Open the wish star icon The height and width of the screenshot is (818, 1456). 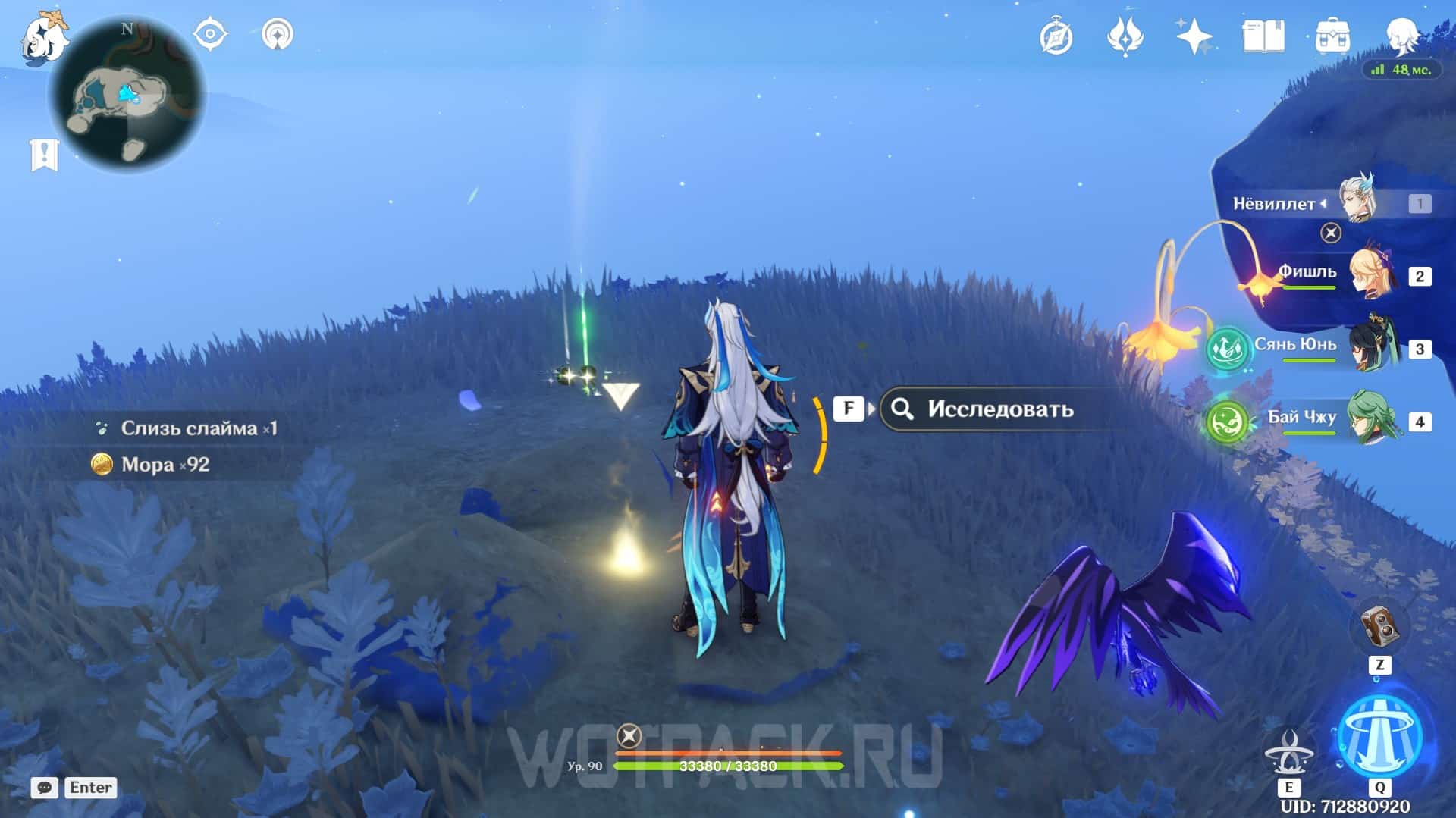click(1194, 36)
